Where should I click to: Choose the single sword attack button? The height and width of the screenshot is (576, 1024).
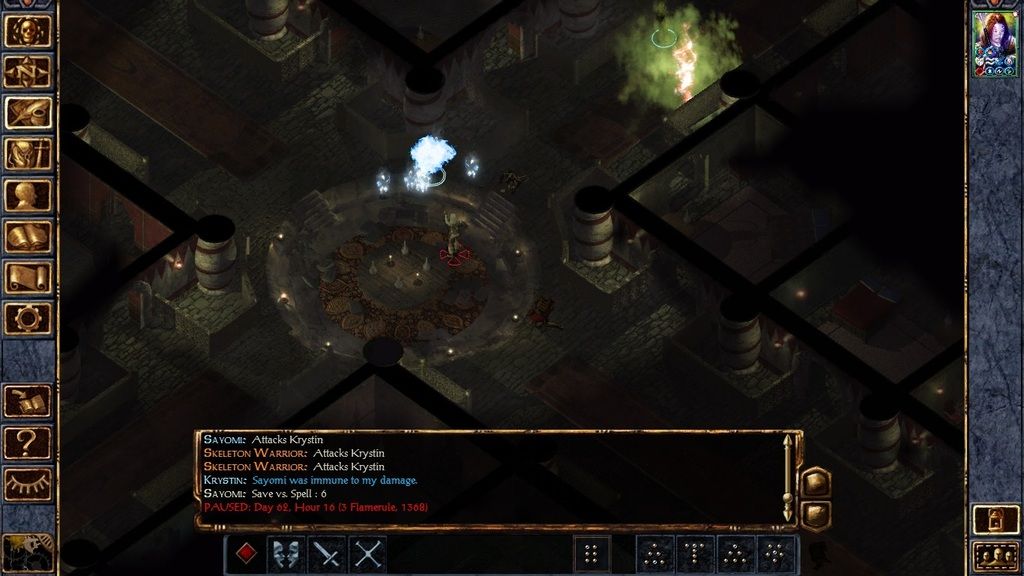click(x=327, y=554)
